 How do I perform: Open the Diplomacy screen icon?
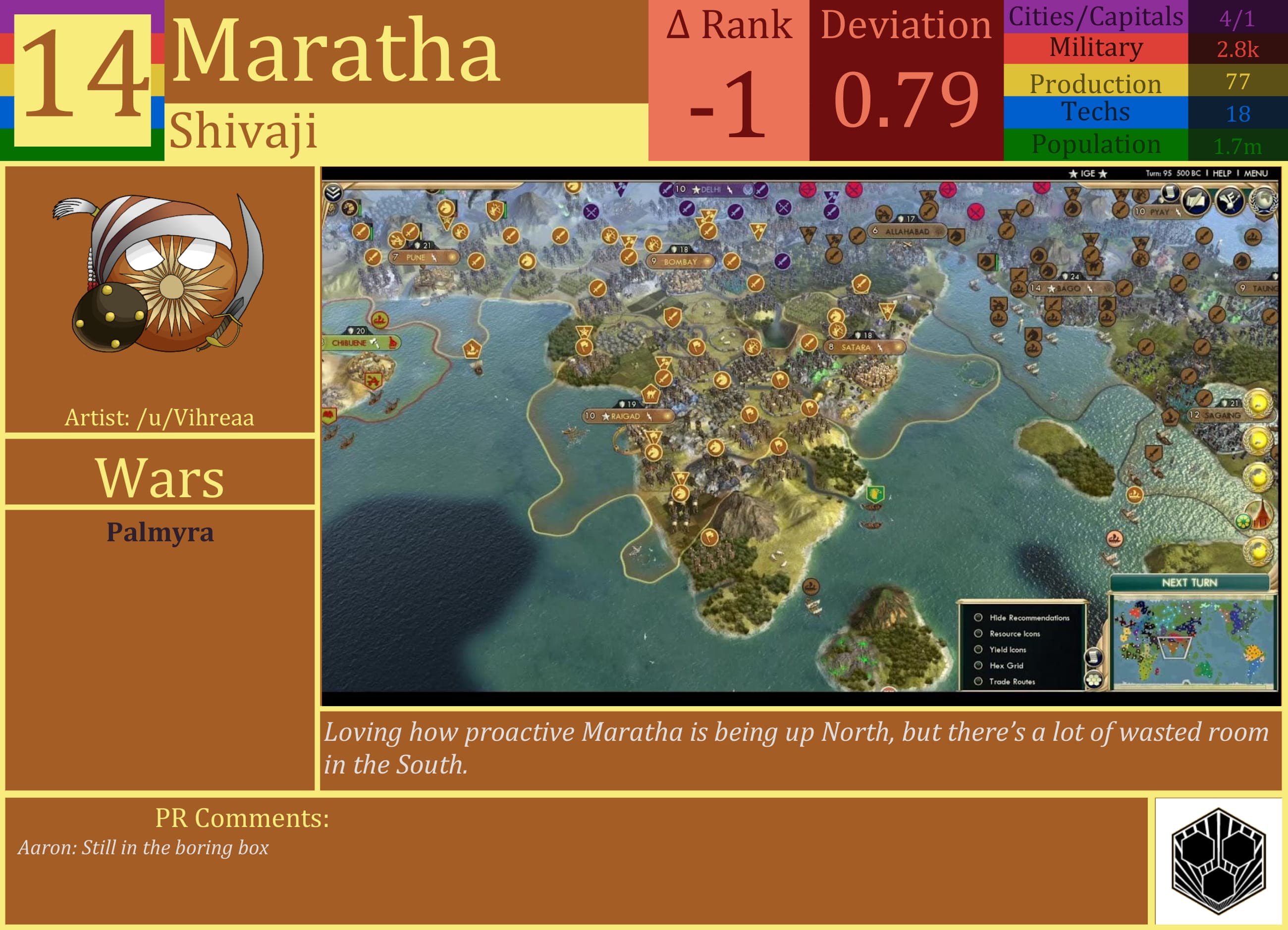click(1231, 201)
